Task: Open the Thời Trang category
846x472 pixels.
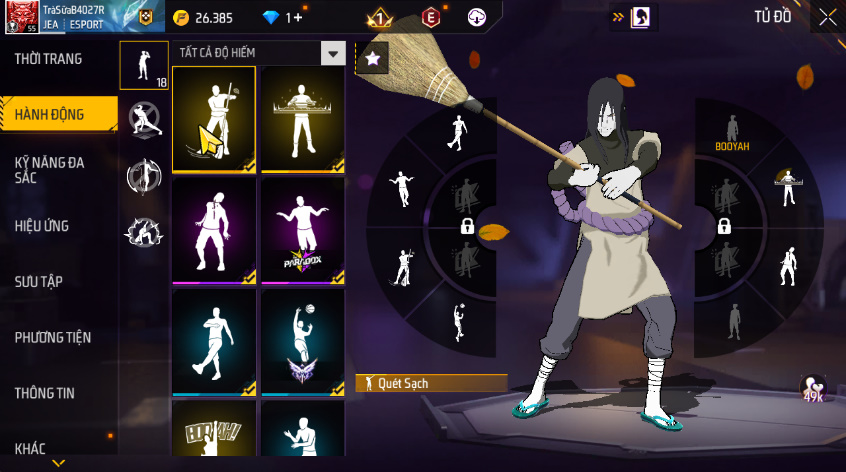Action: (x=48, y=59)
